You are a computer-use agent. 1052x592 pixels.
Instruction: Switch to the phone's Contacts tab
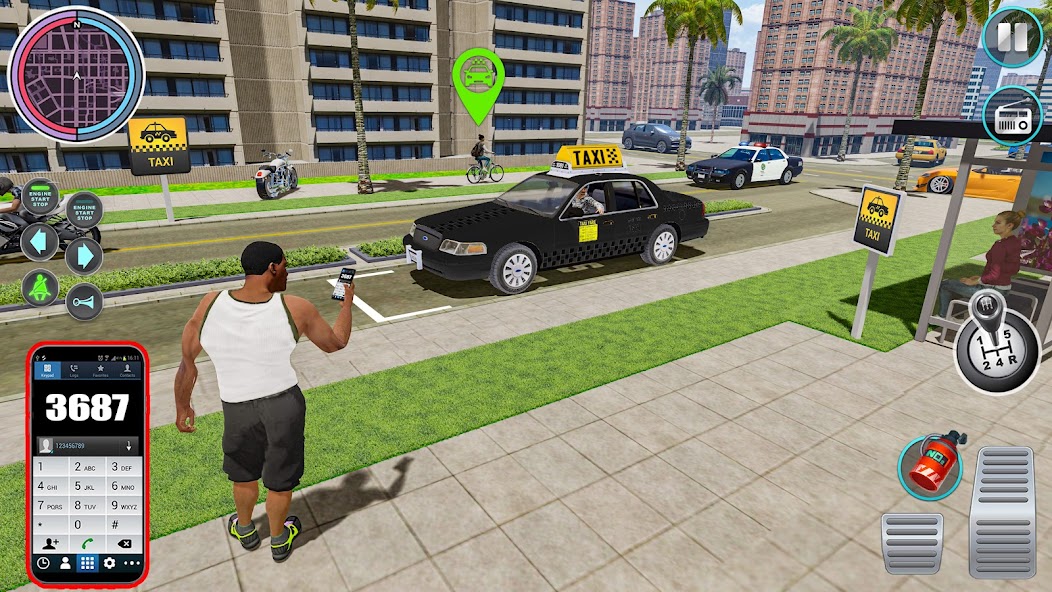coord(127,371)
